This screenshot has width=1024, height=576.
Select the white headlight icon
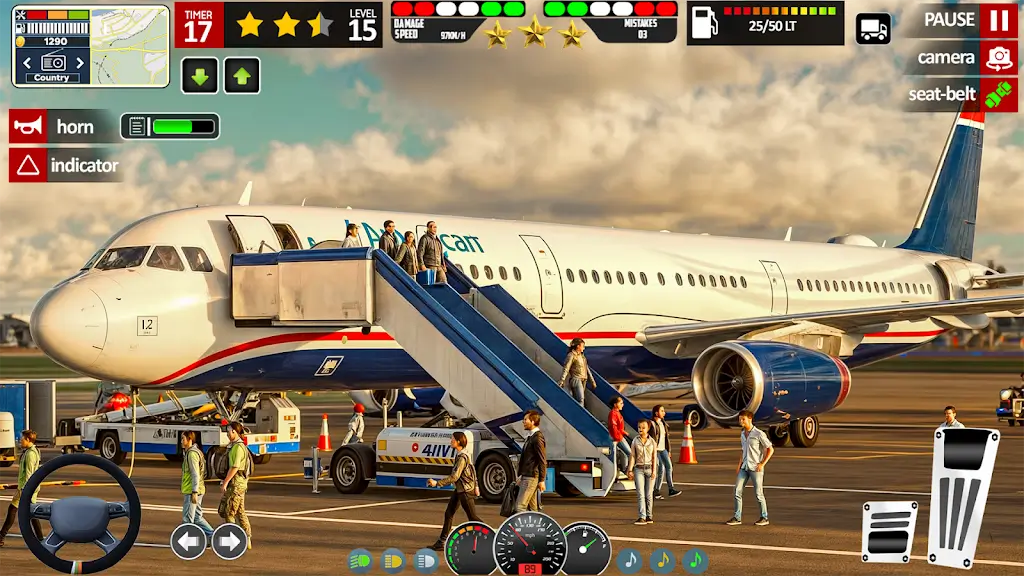(425, 560)
